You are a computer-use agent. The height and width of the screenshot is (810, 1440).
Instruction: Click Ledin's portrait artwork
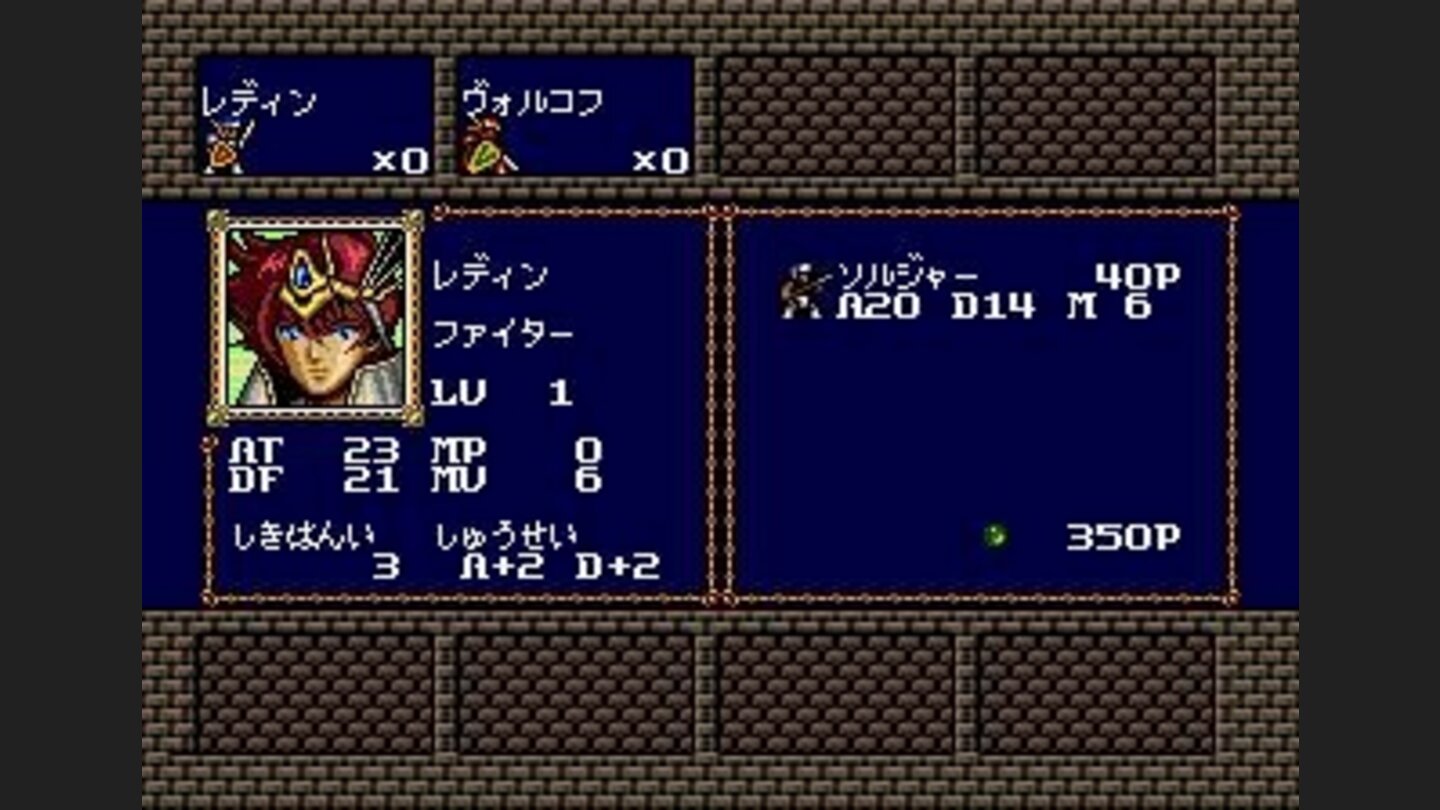tap(313, 315)
